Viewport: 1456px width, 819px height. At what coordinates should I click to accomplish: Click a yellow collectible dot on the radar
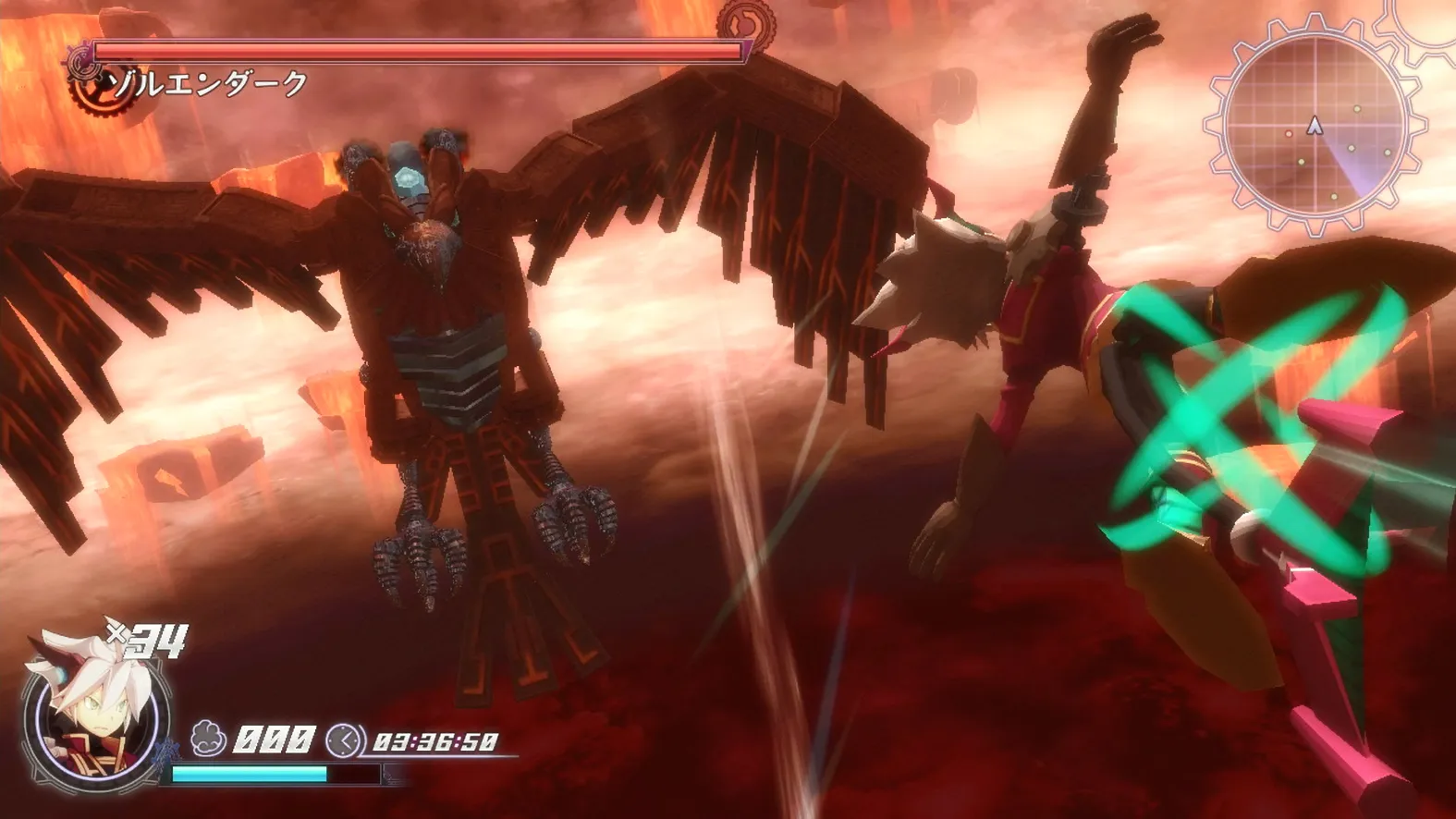(1357, 109)
